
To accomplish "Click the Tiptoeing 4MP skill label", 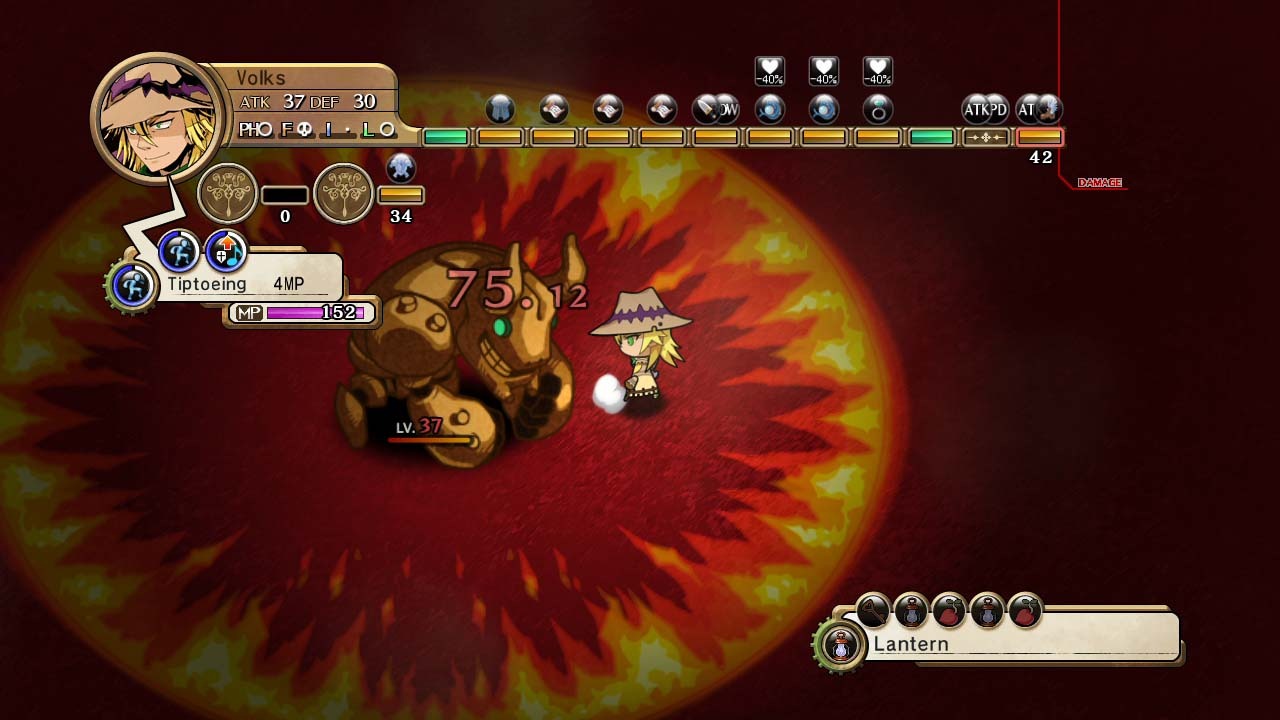I will click(240, 284).
